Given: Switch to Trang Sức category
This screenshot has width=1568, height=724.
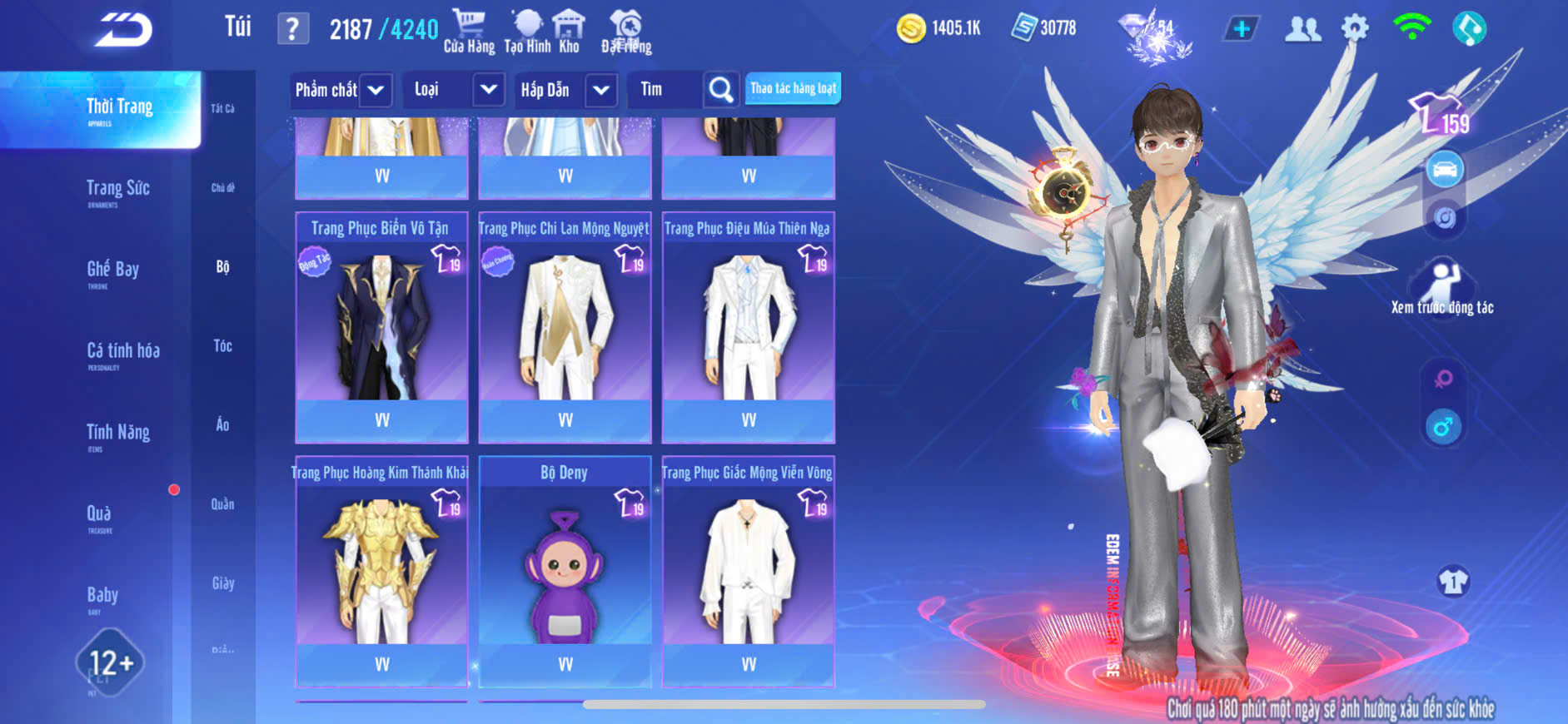Looking at the screenshot, I should (117, 190).
